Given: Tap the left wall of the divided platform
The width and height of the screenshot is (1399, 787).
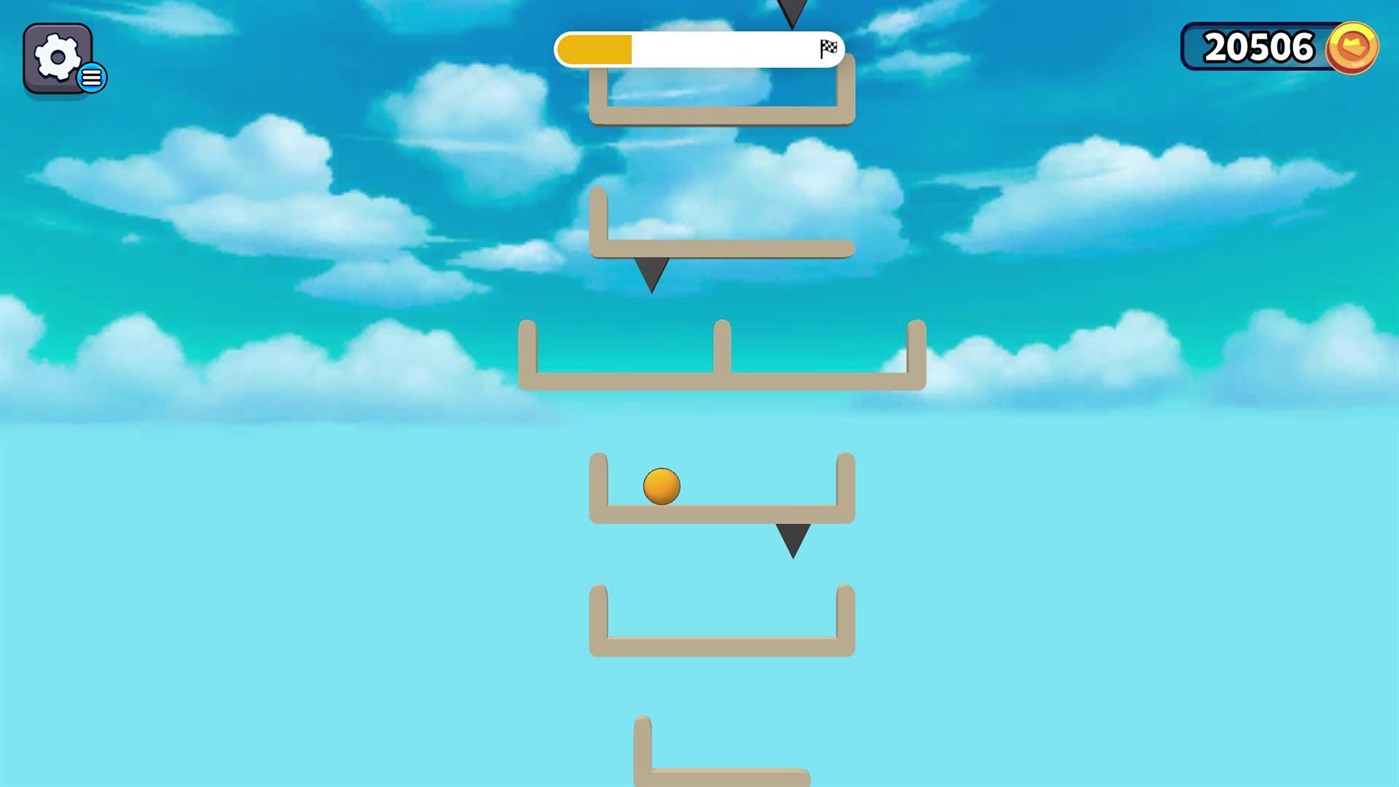Looking at the screenshot, I should click(527, 350).
